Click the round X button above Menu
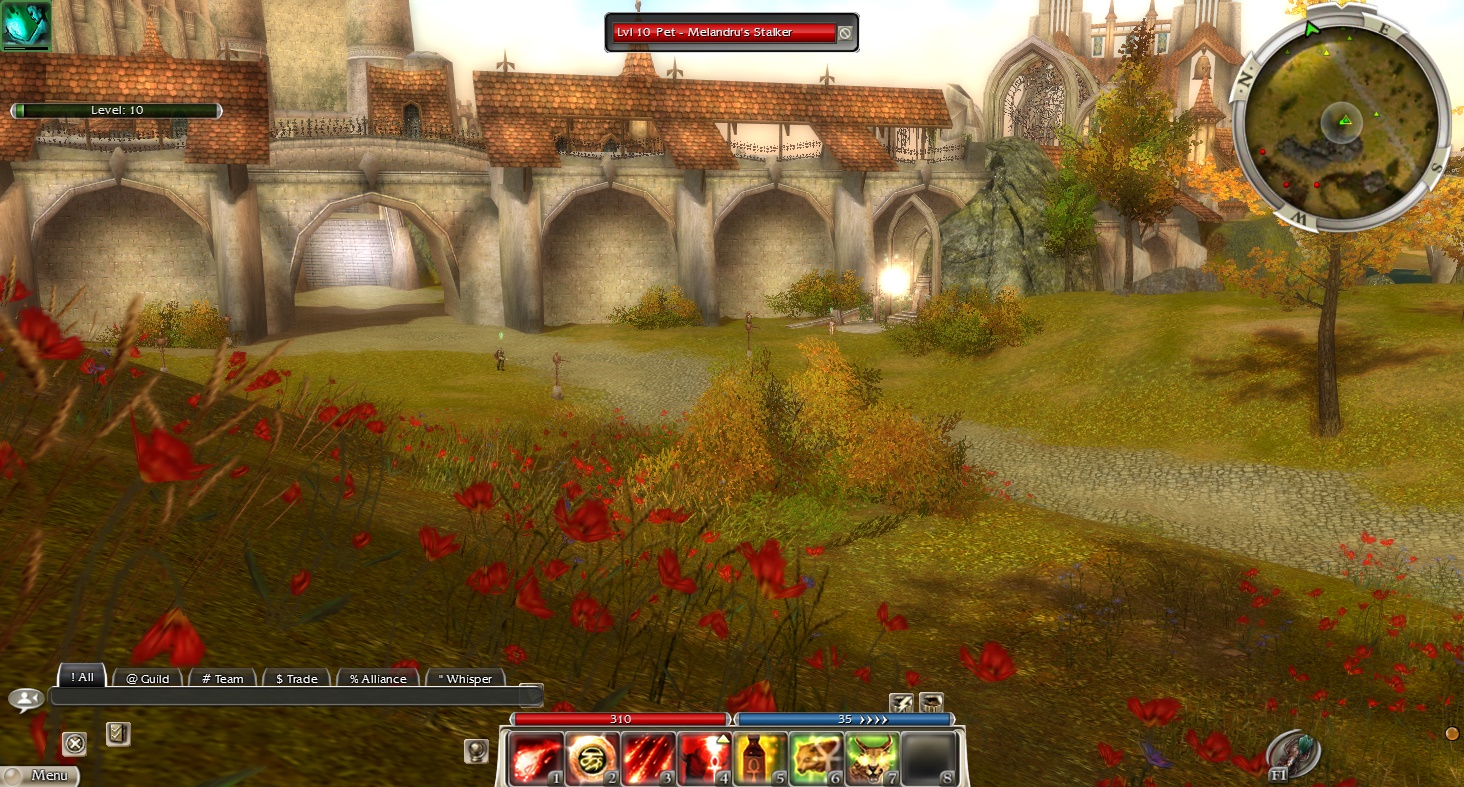Viewport: 1464px width, 787px height. pos(74,743)
